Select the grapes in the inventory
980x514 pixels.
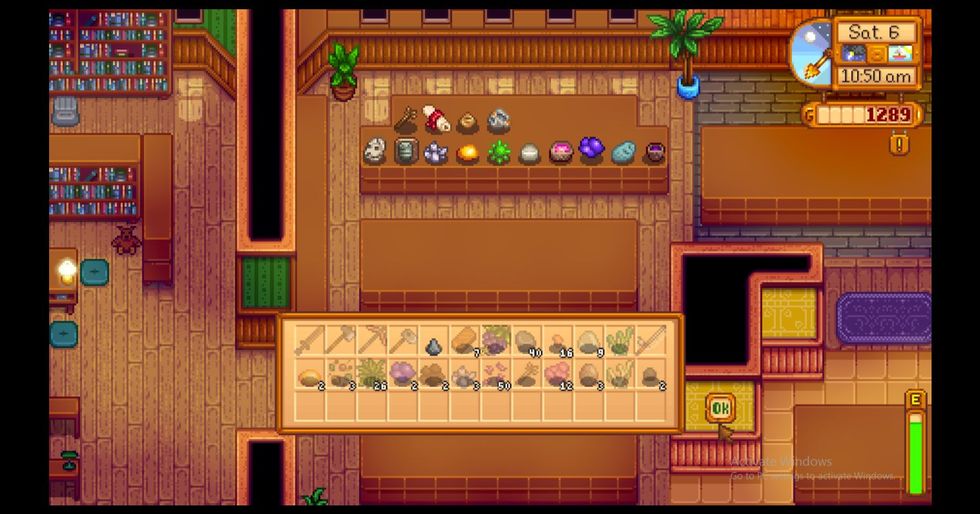(x=495, y=341)
